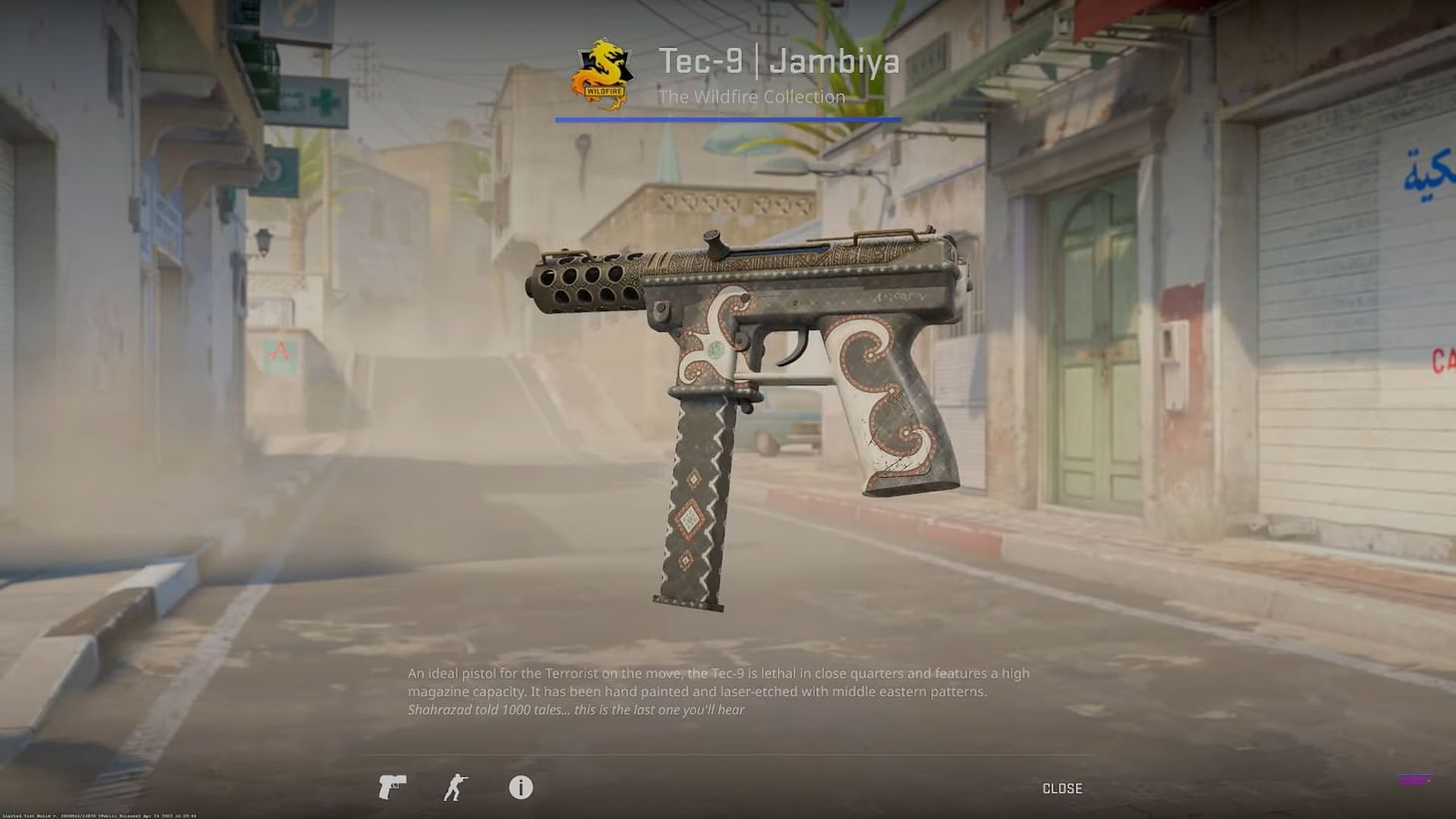The width and height of the screenshot is (1456, 819).
Task: Select the skin description text
Action: 718,681
